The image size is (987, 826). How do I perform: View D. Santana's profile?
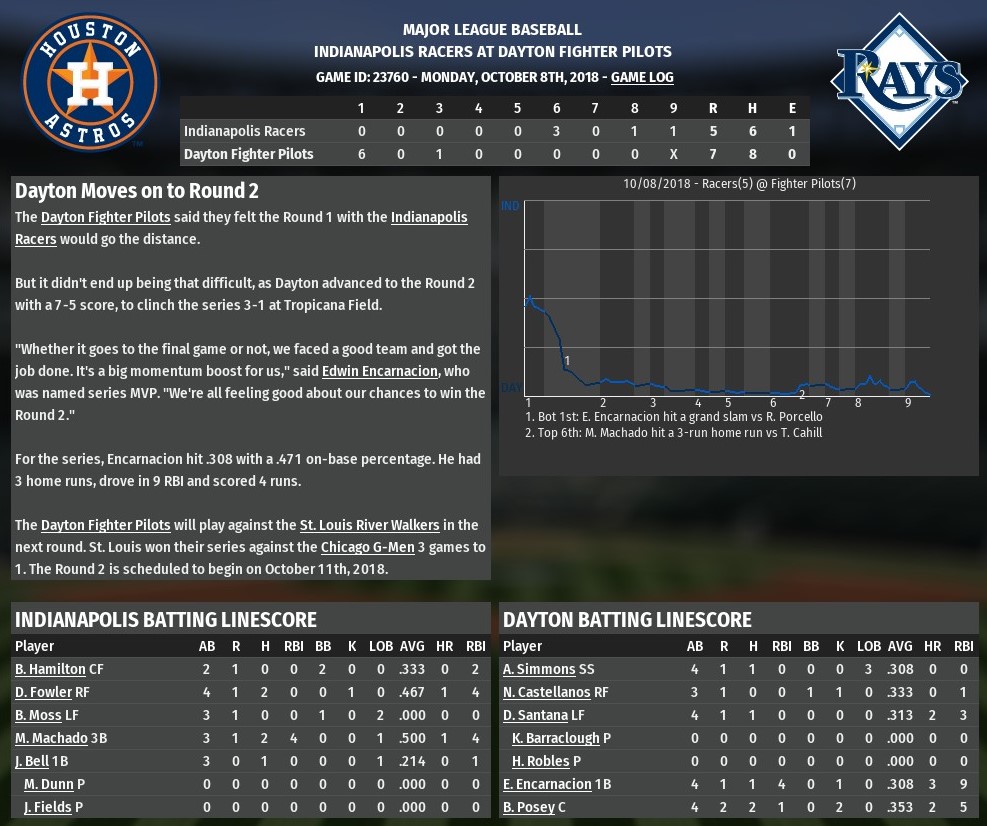point(537,715)
